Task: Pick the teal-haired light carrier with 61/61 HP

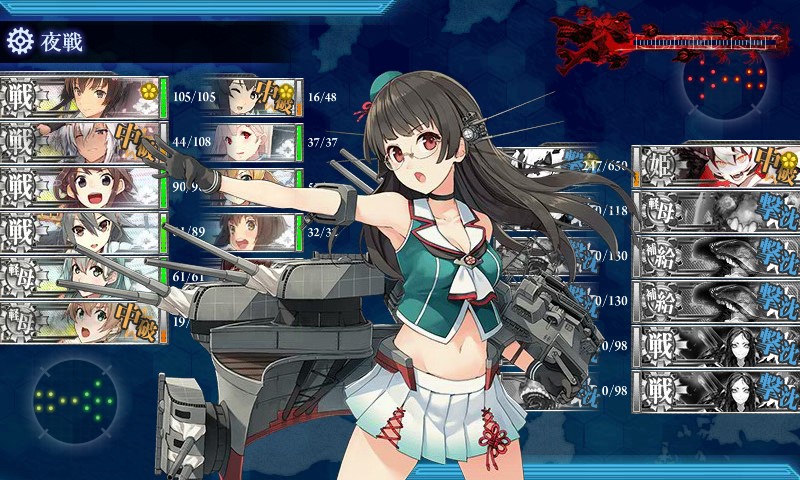Action: (82, 277)
